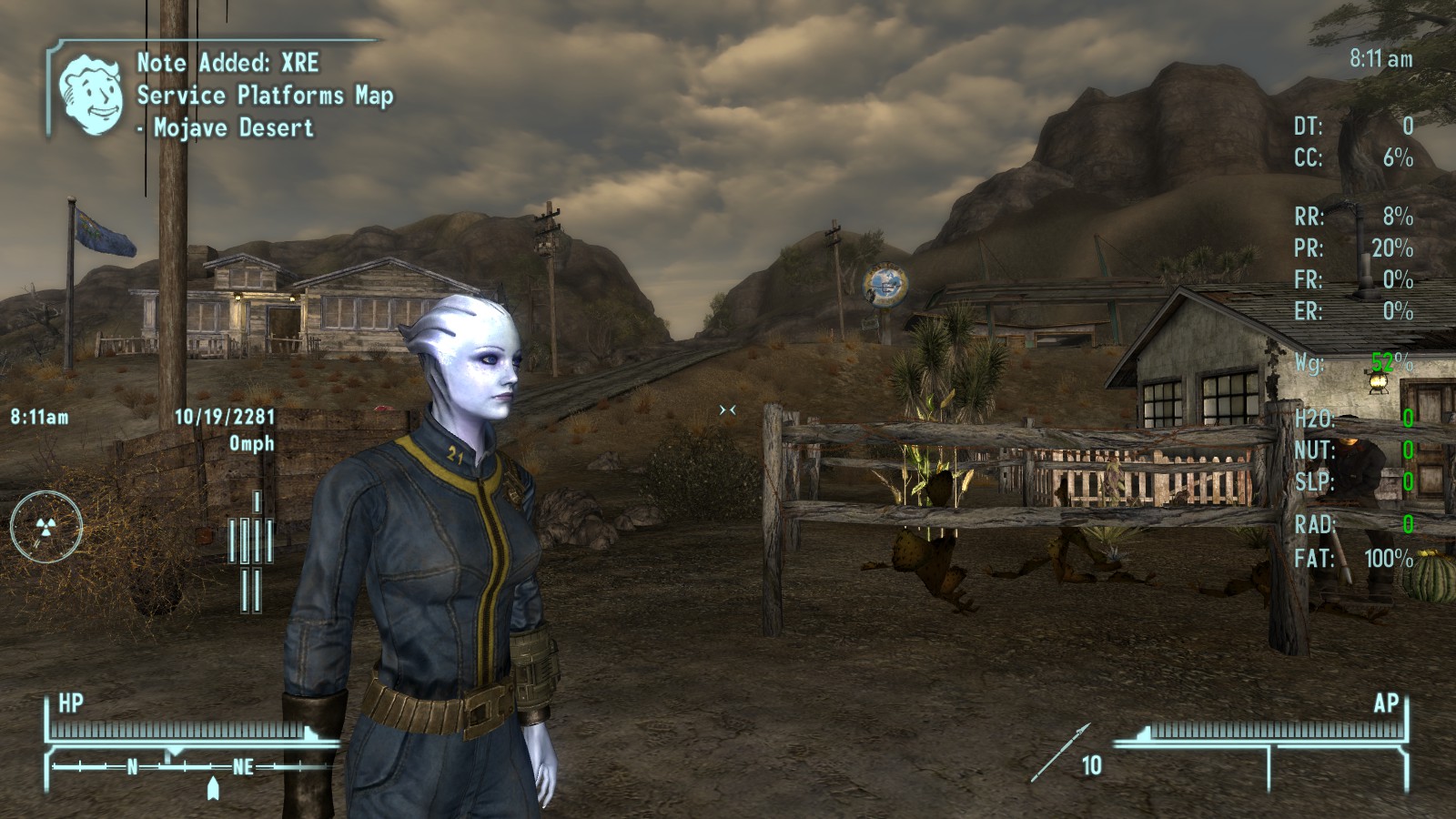
Task: Select the equipped spear weapon icon
Action: pyautogui.click(x=1060, y=753)
